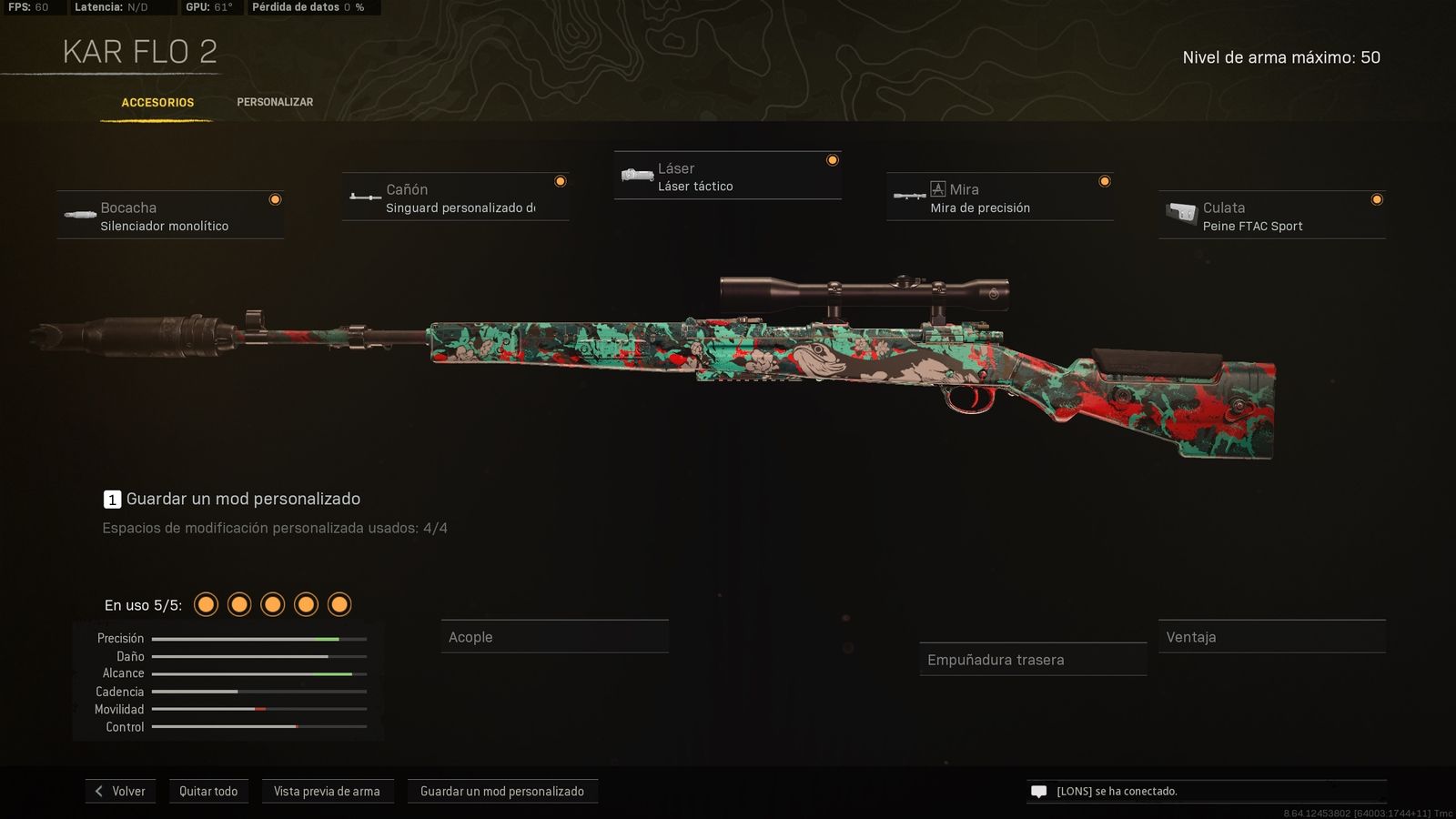Select the Bocacha suppressor icon

(77, 215)
